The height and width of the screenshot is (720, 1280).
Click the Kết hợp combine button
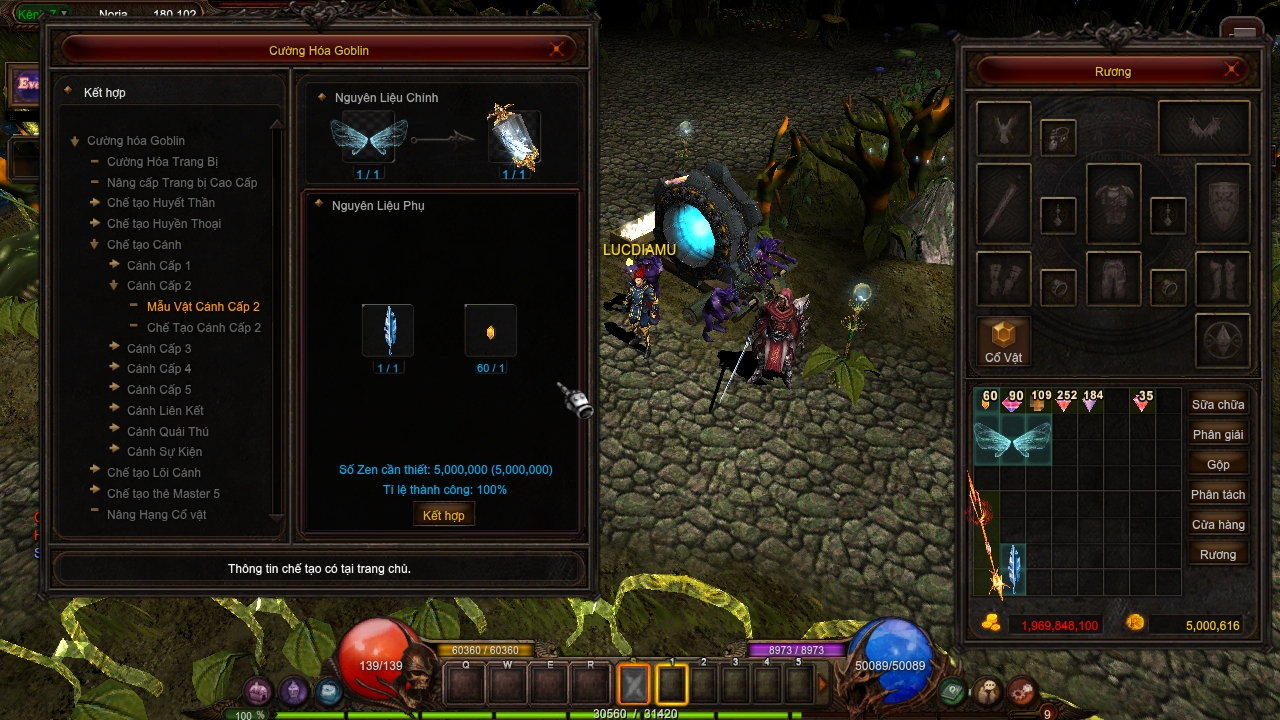click(443, 515)
